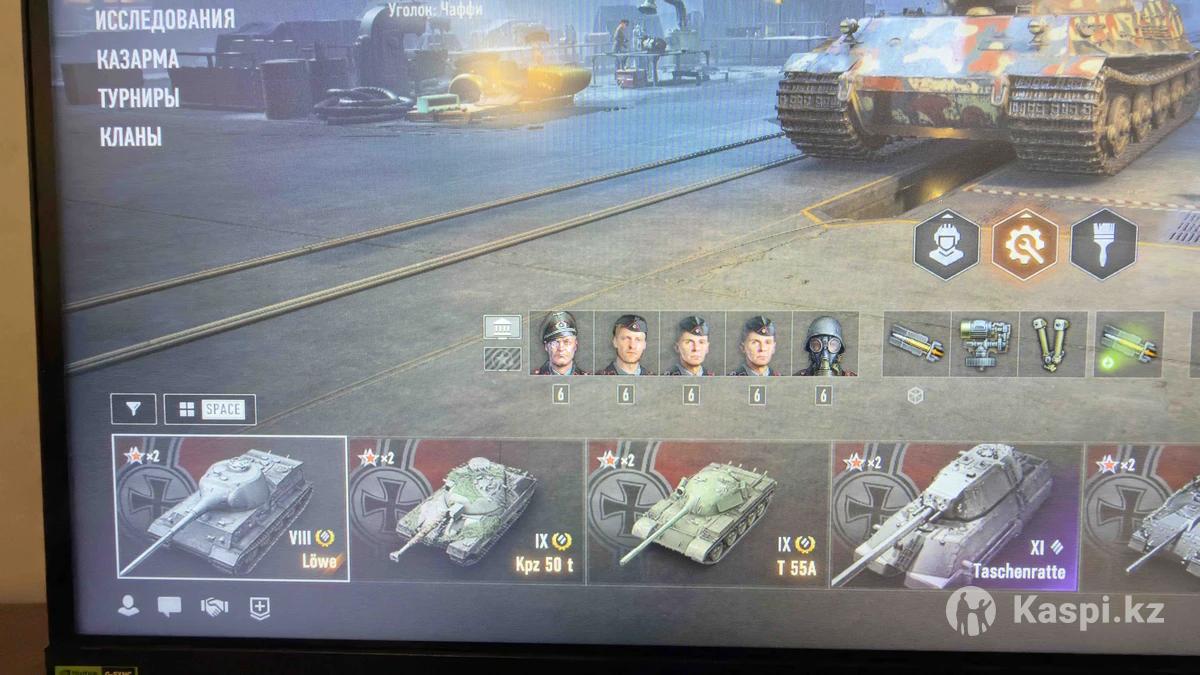Select the commander portrait with officer cap

[561, 344]
